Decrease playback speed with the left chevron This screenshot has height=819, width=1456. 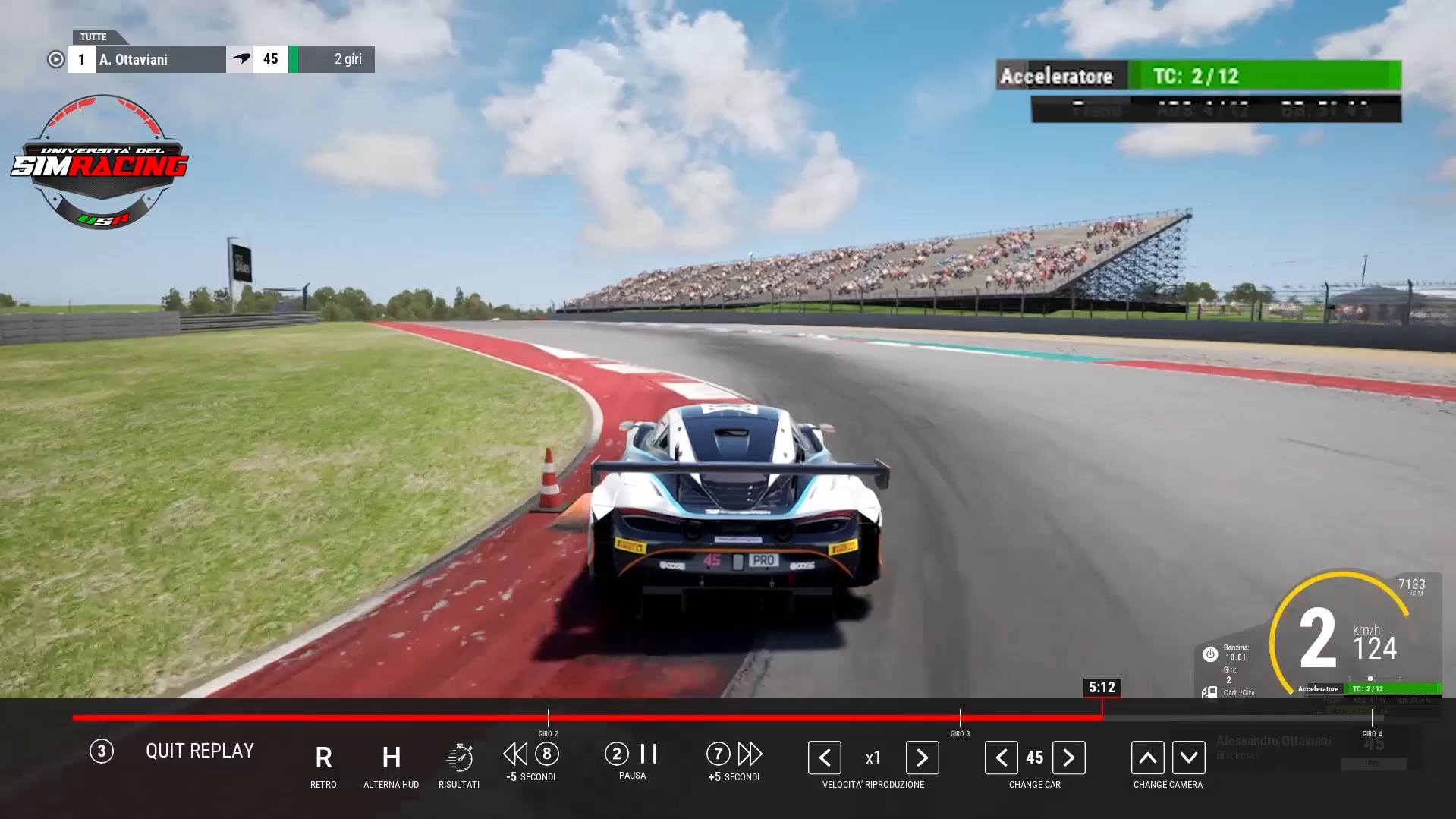(824, 757)
